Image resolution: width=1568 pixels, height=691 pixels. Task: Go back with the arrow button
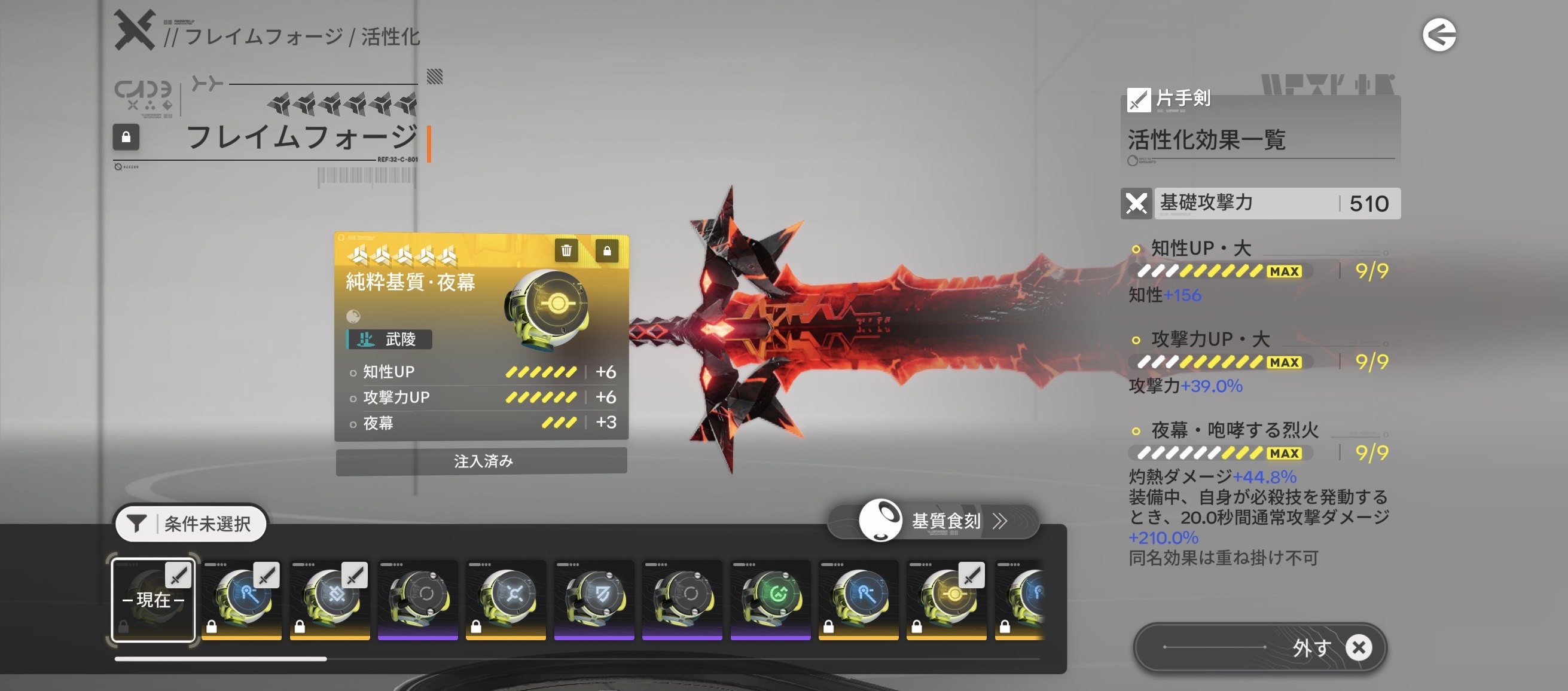[x=1438, y=35]
